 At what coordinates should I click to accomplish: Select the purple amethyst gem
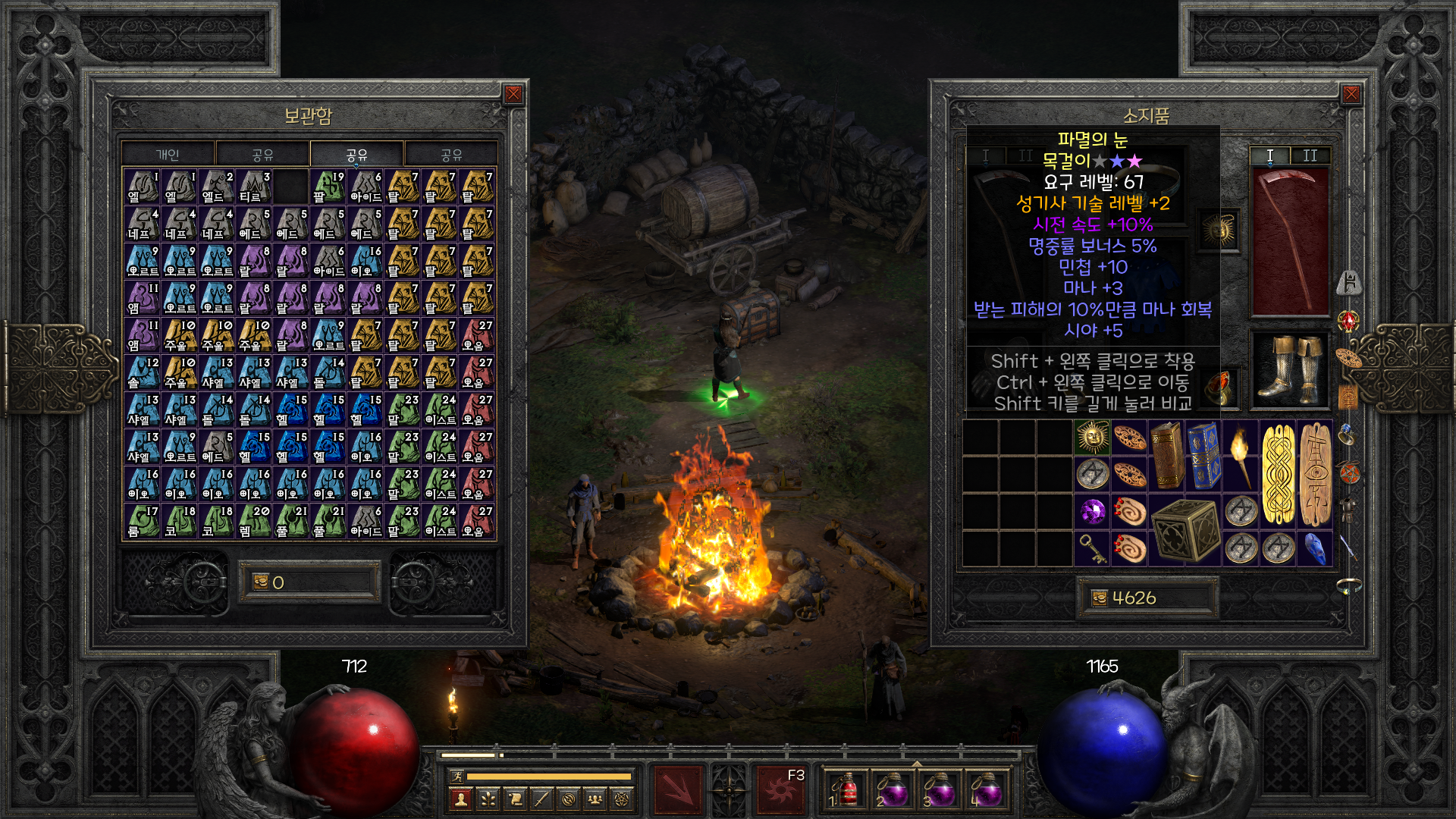(x=1092, y=512)
